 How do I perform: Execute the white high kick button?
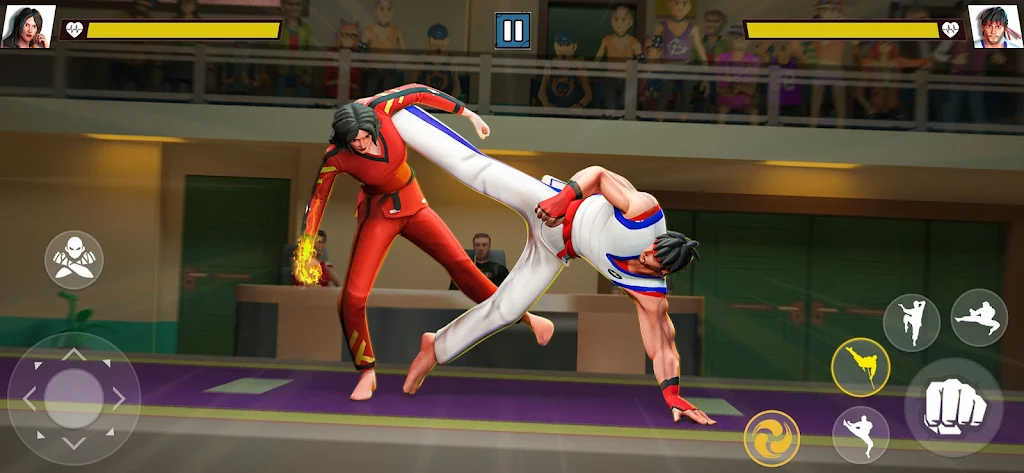click(860, 434)
